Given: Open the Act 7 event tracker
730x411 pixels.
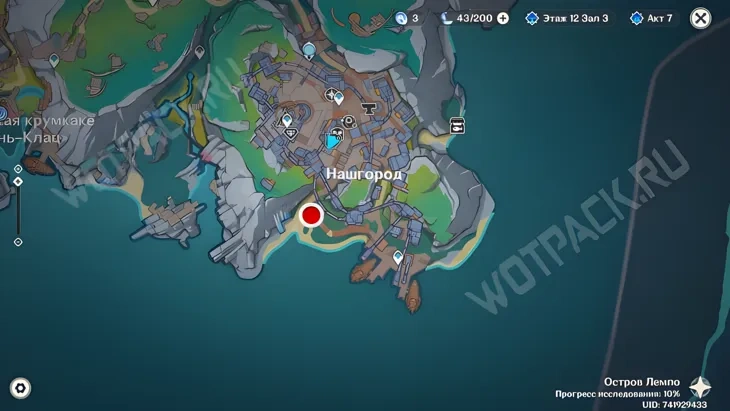Looking at the screenshot, I should click(653, 18).
